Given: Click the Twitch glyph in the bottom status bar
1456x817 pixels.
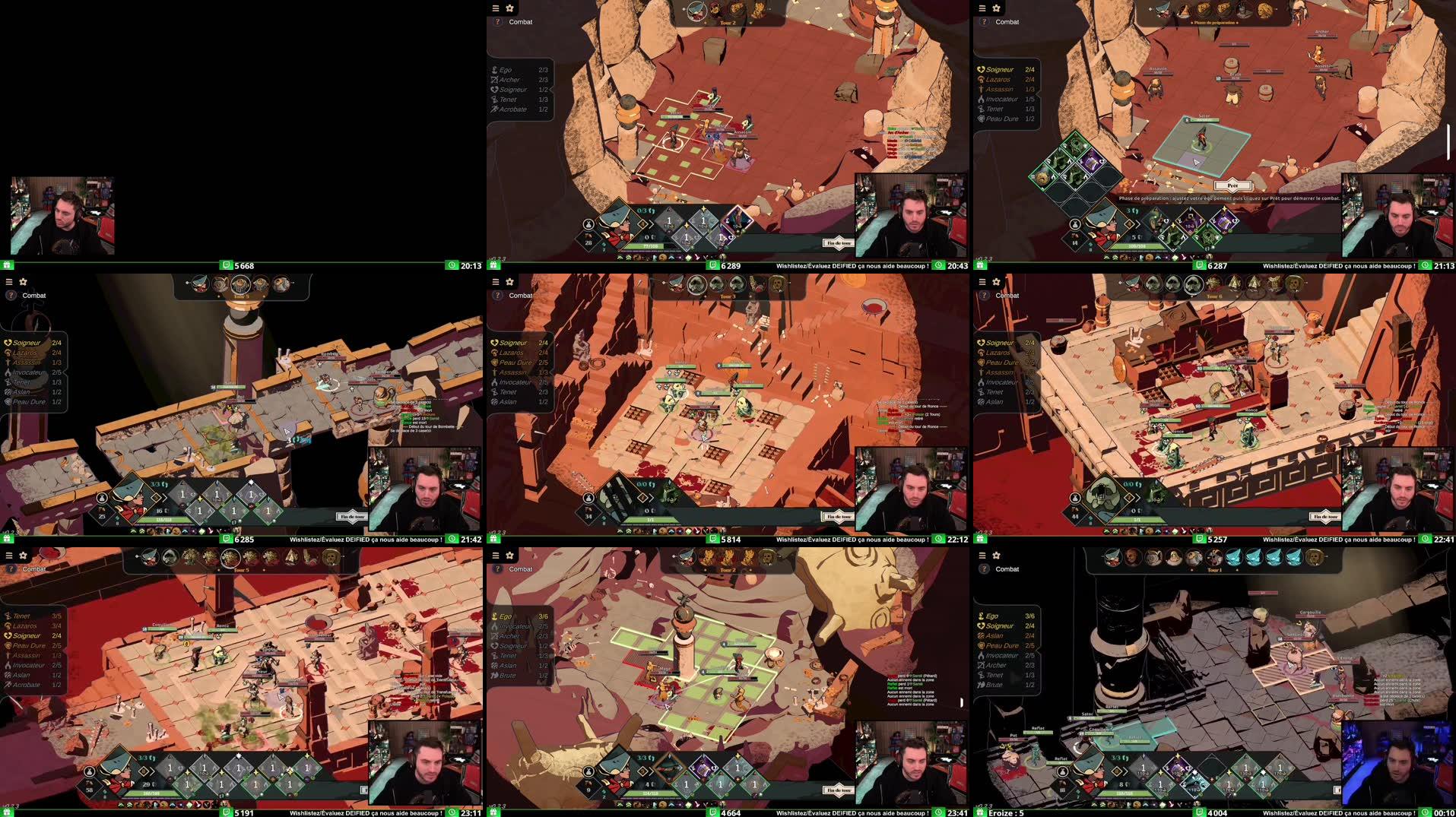Looking at the screenshot, I should [x=712, y=266].
